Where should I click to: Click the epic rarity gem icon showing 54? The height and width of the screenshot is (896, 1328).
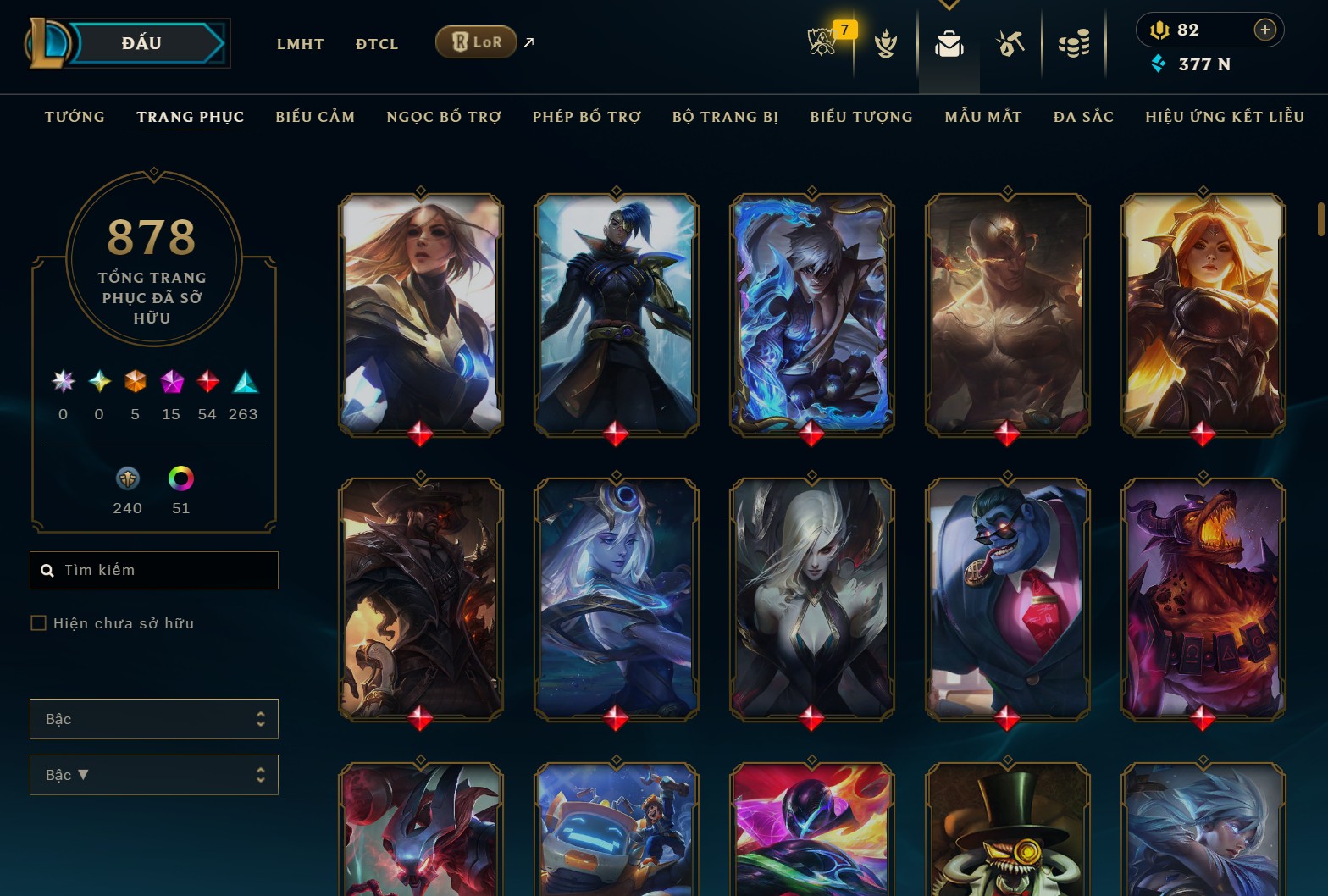click(x=207, y=383)
